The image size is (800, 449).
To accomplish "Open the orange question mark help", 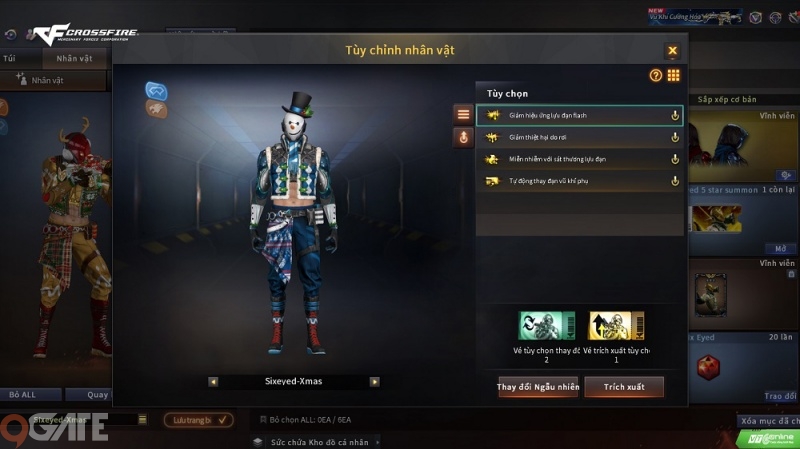I will [656, 75].
